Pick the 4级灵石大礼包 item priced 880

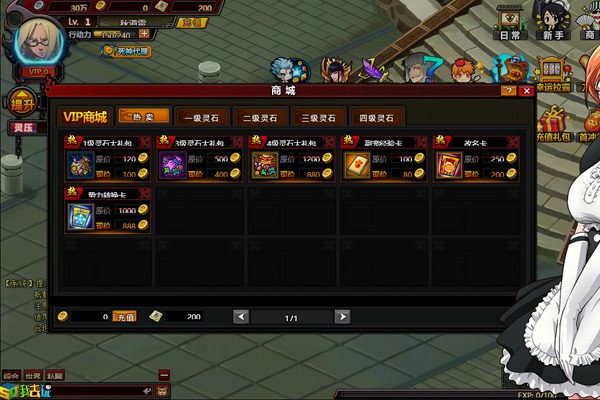[x=263, y=165]
